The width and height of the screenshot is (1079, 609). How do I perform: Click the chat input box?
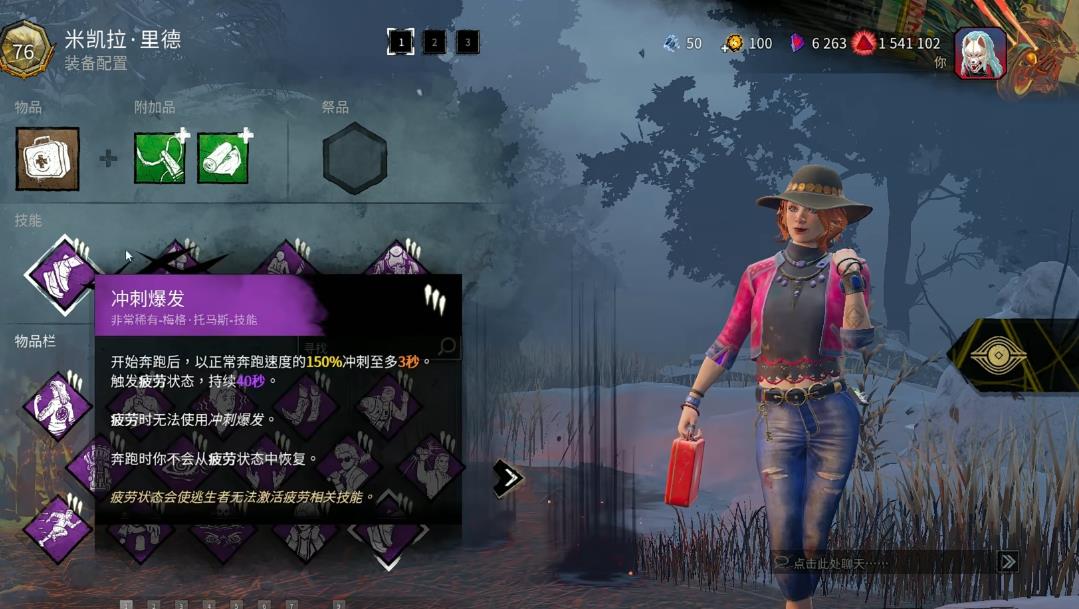pyautogui.click(x=880, y=563)
